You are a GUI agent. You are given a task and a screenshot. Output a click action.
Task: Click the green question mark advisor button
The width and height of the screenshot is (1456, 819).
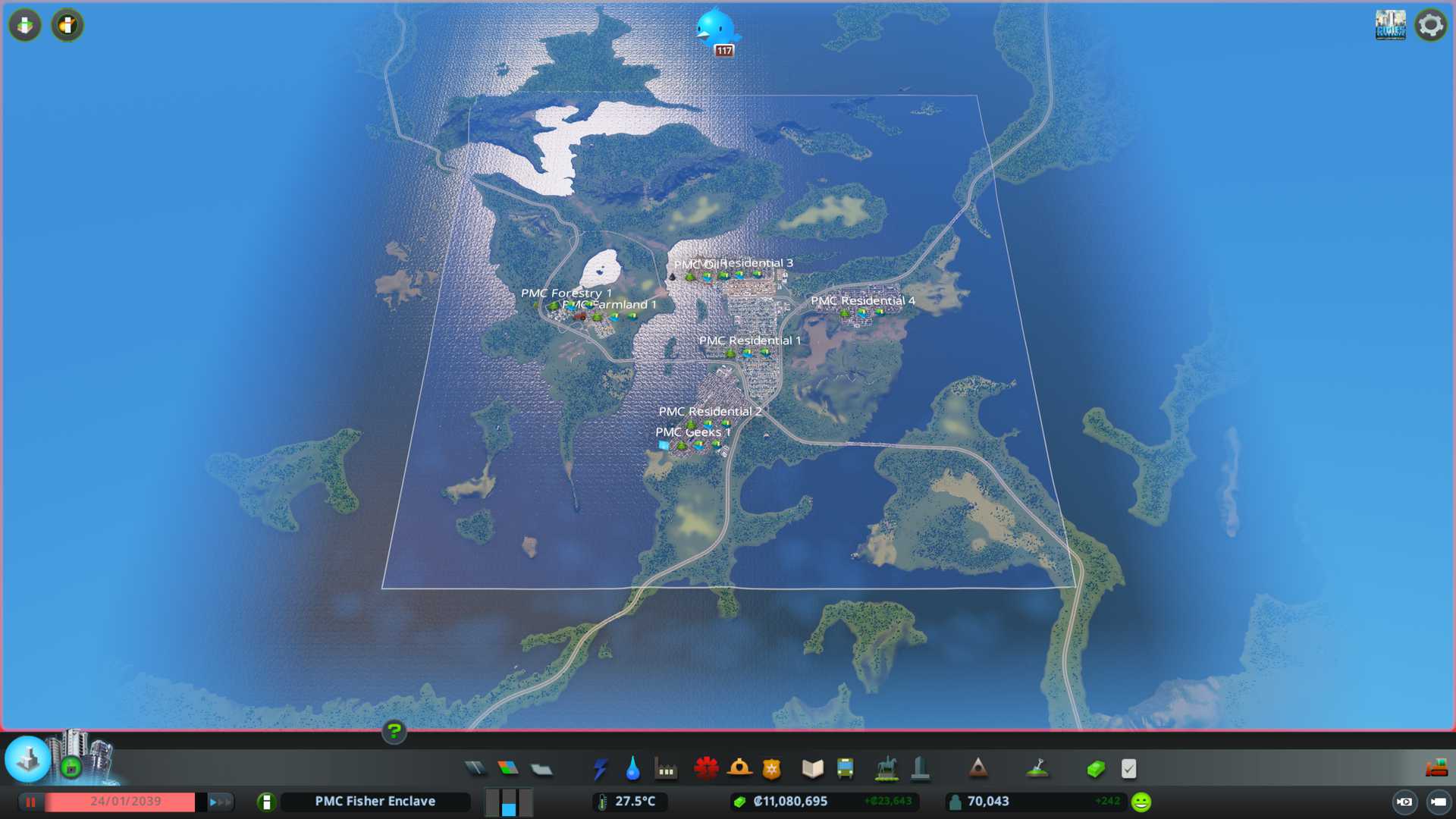pos(394,731)
